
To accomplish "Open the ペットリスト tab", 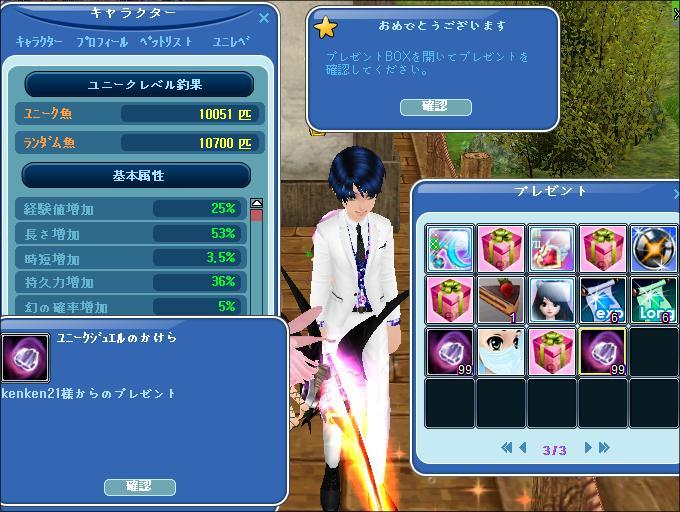I will [165, 43].
